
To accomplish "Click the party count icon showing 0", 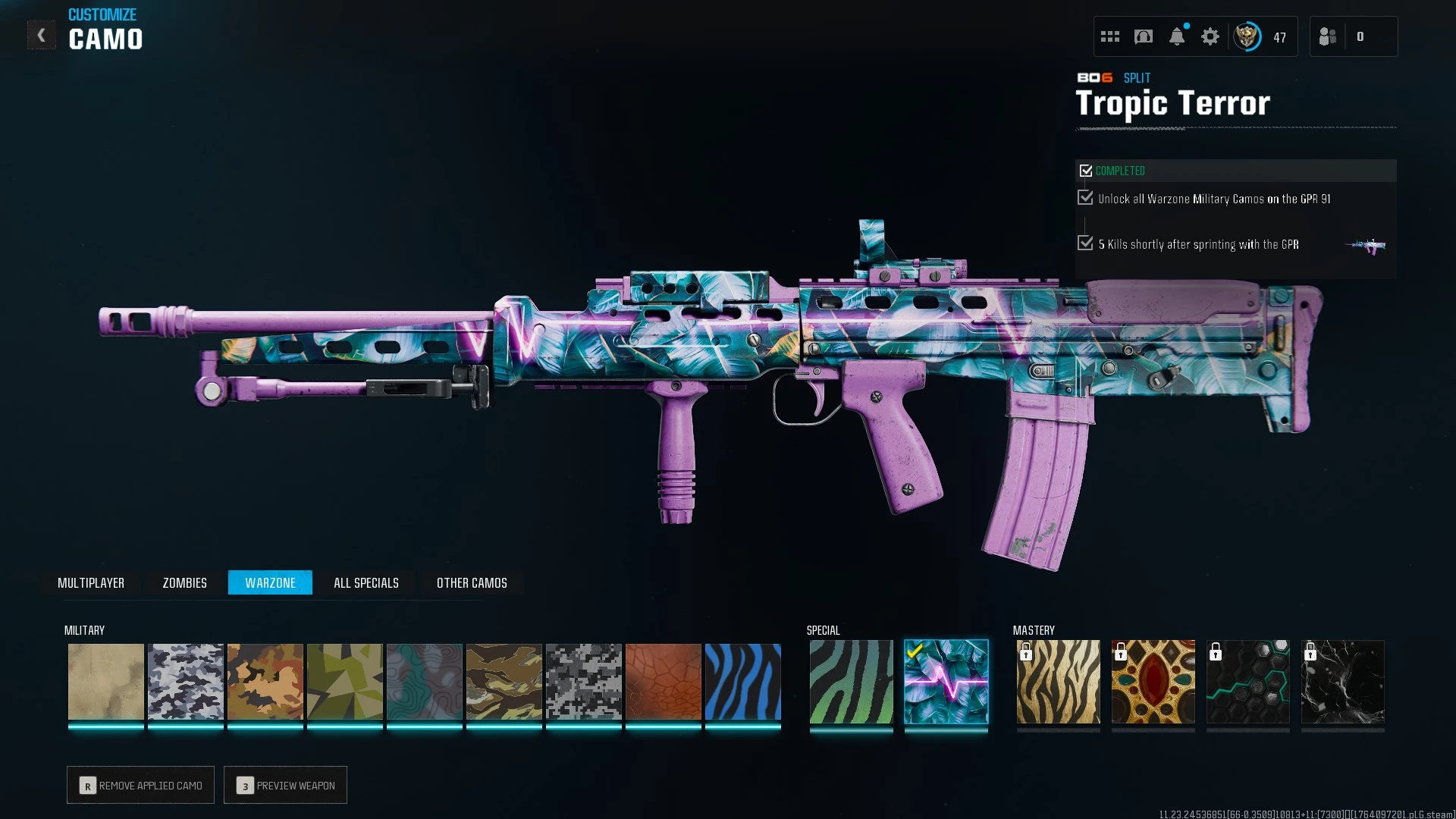I will 1361,36.
